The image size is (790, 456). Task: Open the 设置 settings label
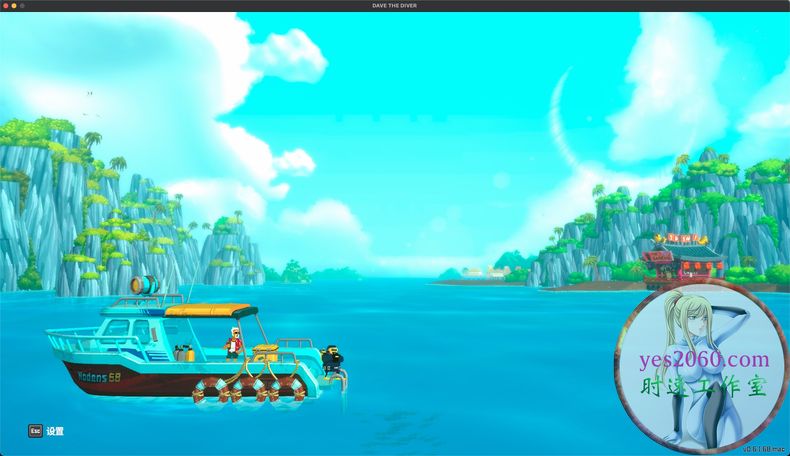point(54,431)
